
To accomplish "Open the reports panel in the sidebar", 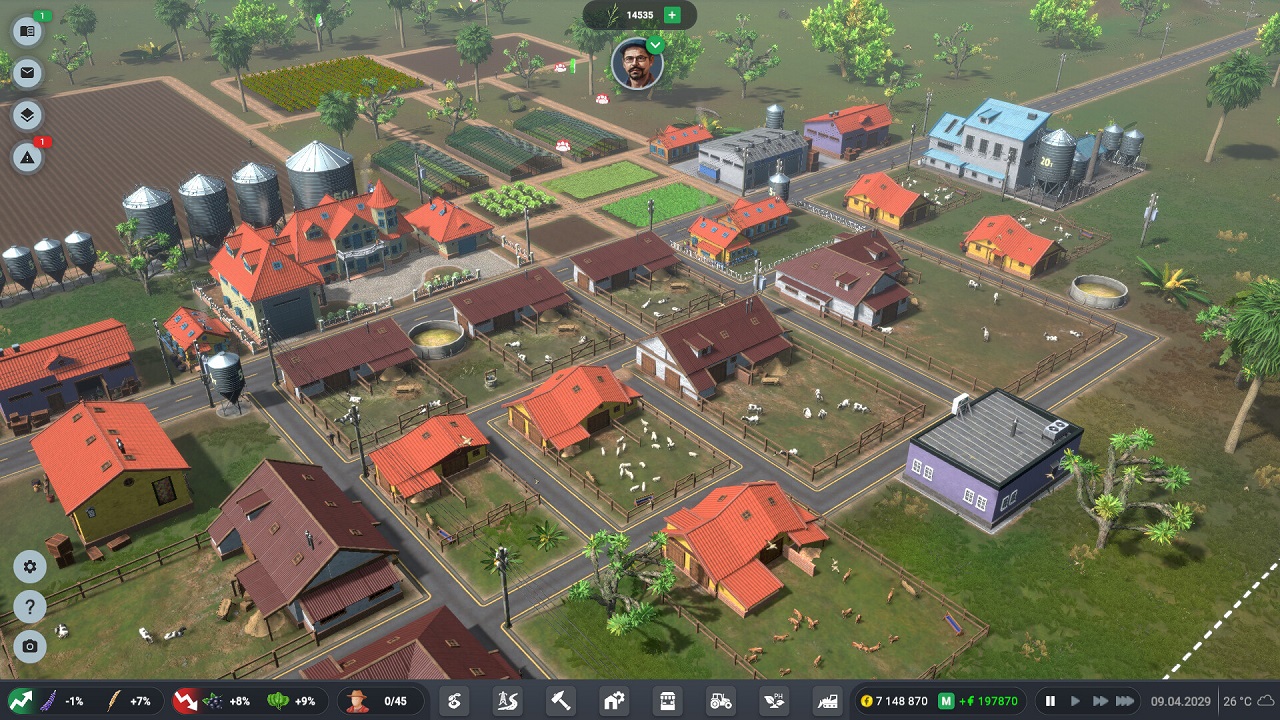I will pos(26,31).
